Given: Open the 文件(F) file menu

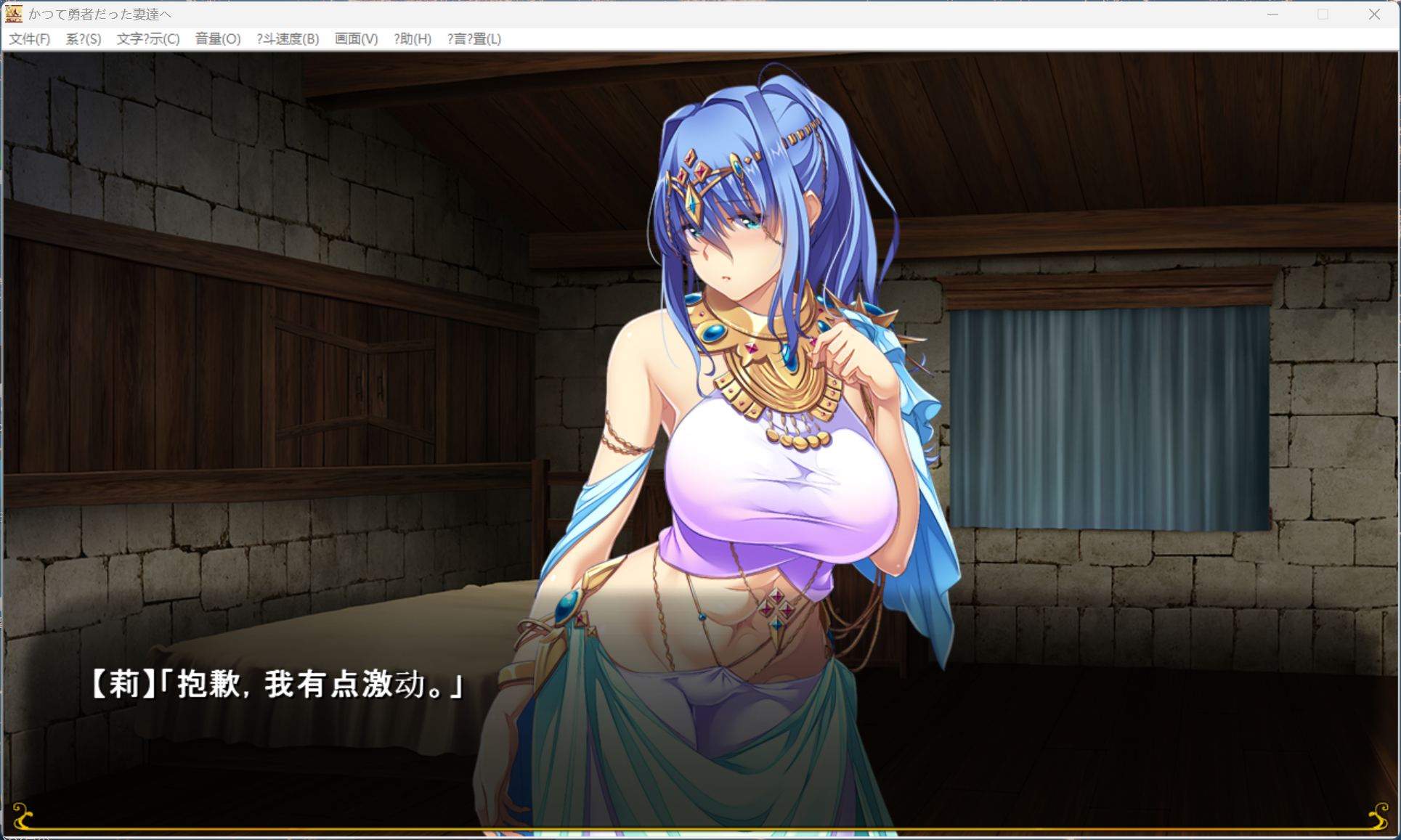Looking at the screenshot, I should point(31,39).
